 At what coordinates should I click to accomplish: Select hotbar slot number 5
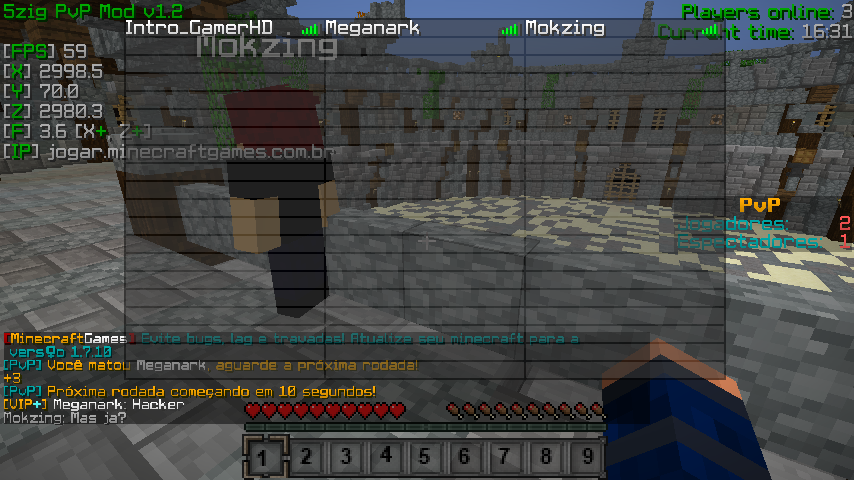[425, 457]
